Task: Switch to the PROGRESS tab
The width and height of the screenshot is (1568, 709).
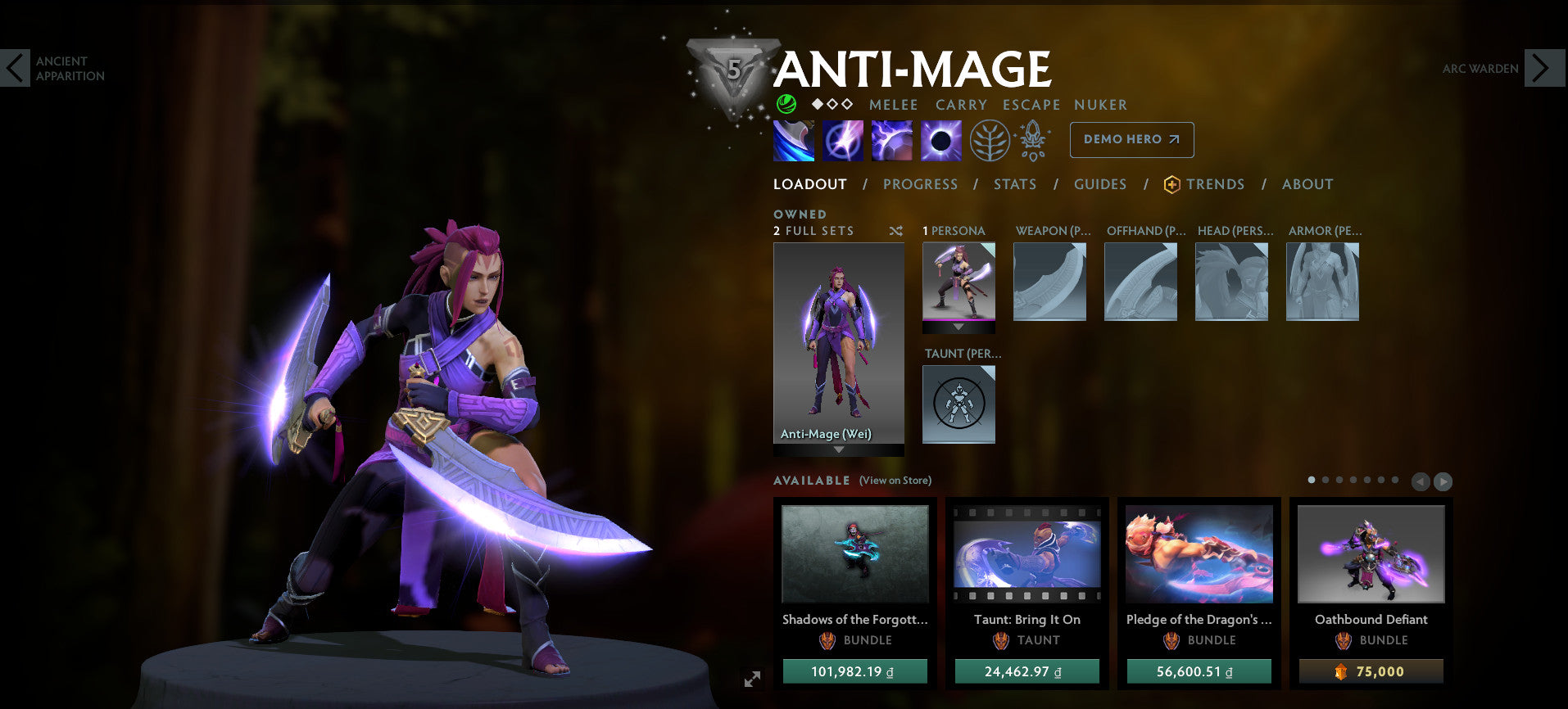Action: pos(920,184)
